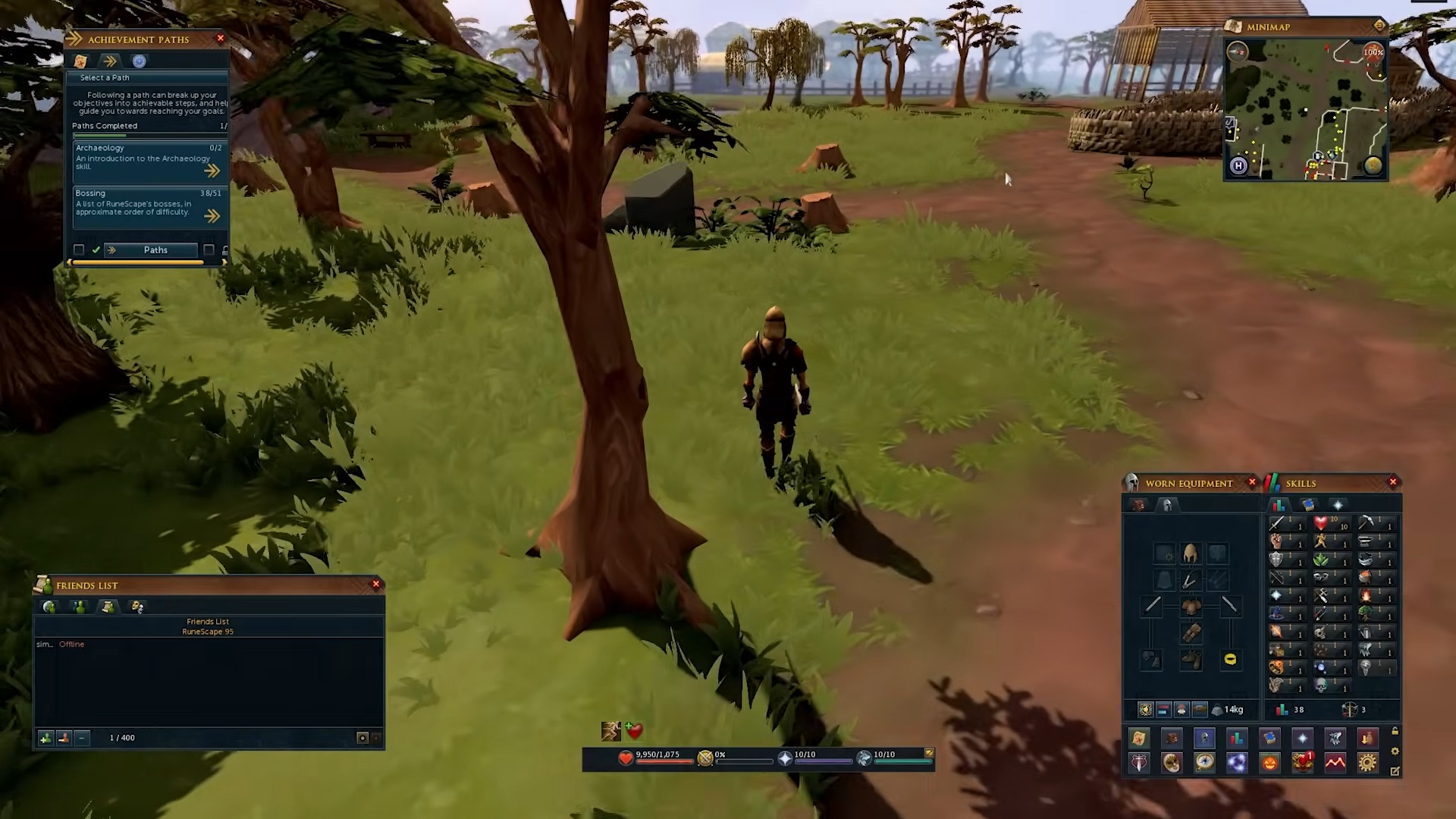Click the compass icon in the interface bar

(x=1204, y=763)
